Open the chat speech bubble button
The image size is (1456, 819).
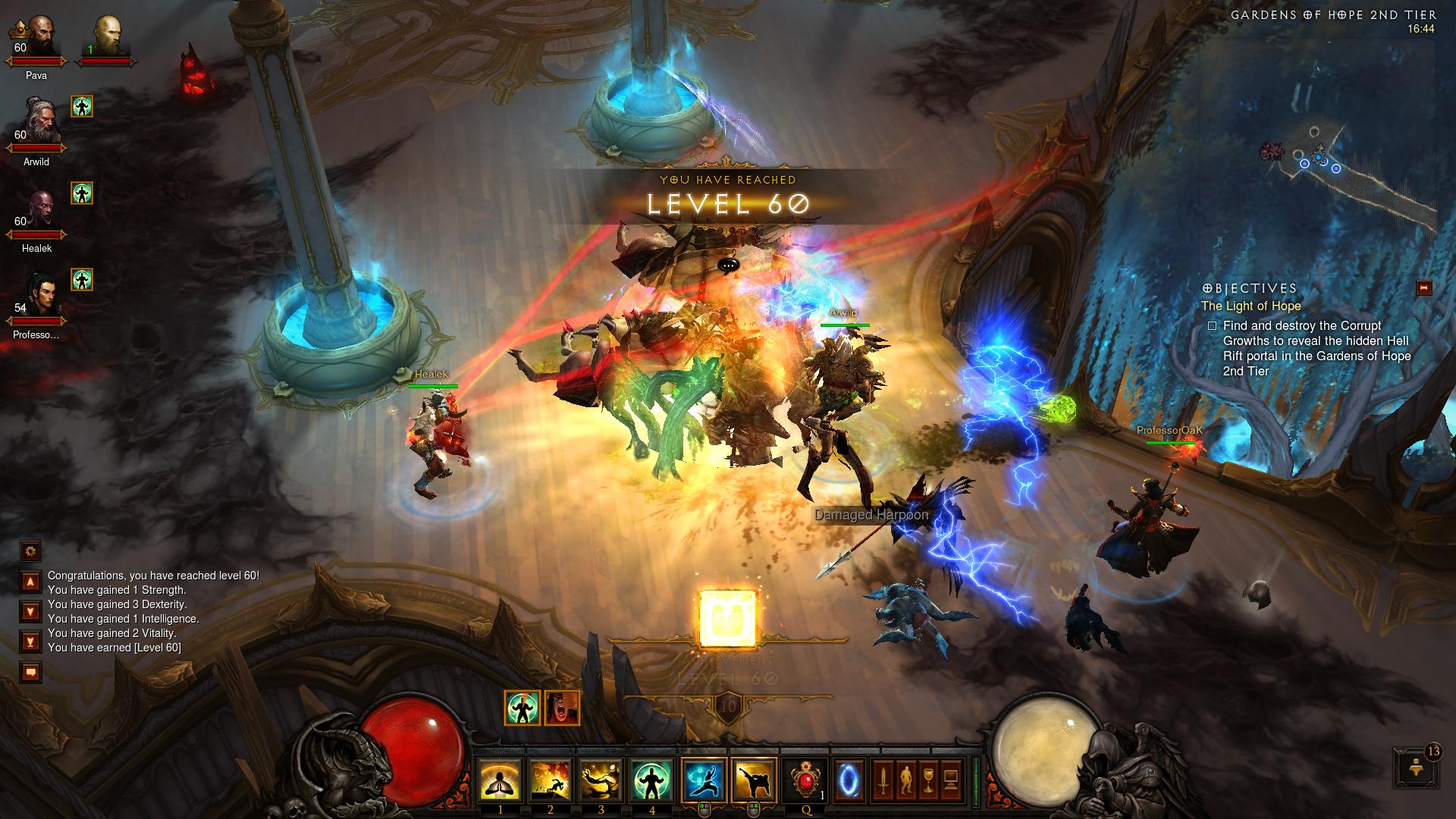[x=30, y=672]
